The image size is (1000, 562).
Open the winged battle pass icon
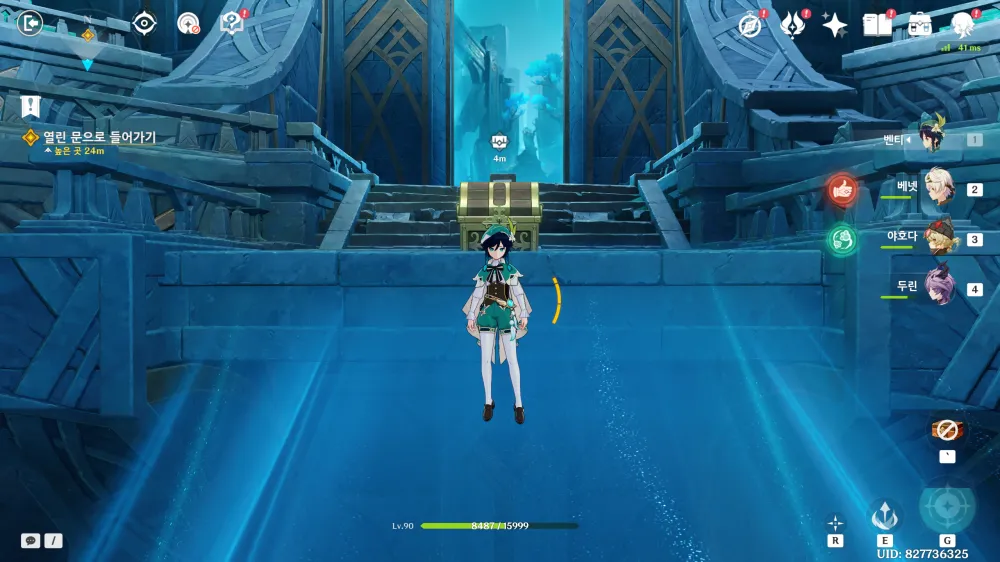tap(793, 25)
